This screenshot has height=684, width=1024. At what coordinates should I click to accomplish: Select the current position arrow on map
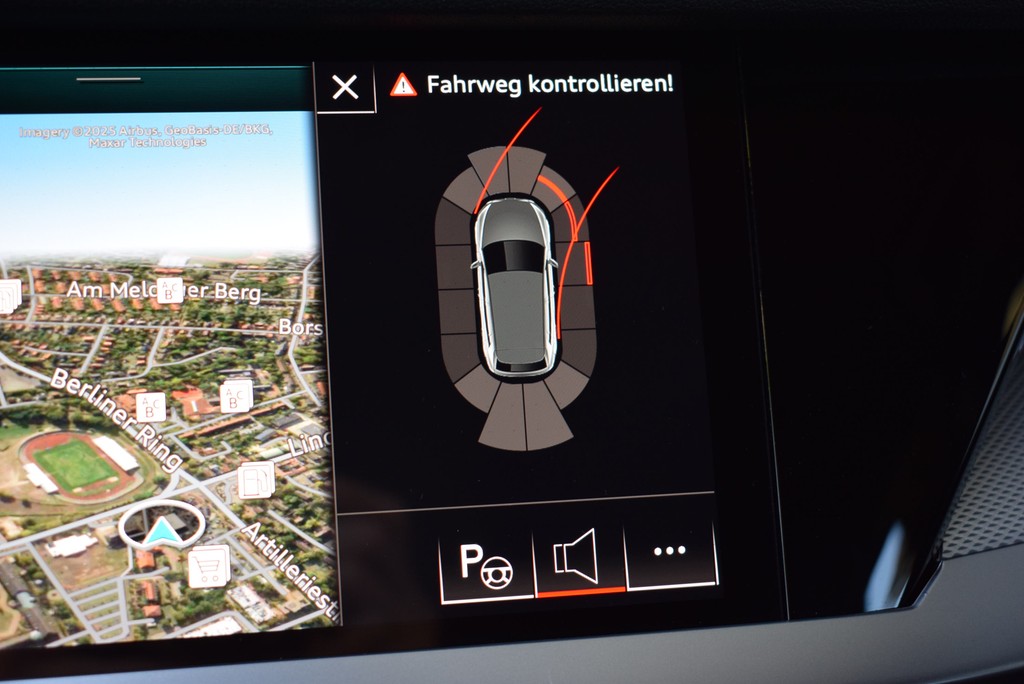162,531
